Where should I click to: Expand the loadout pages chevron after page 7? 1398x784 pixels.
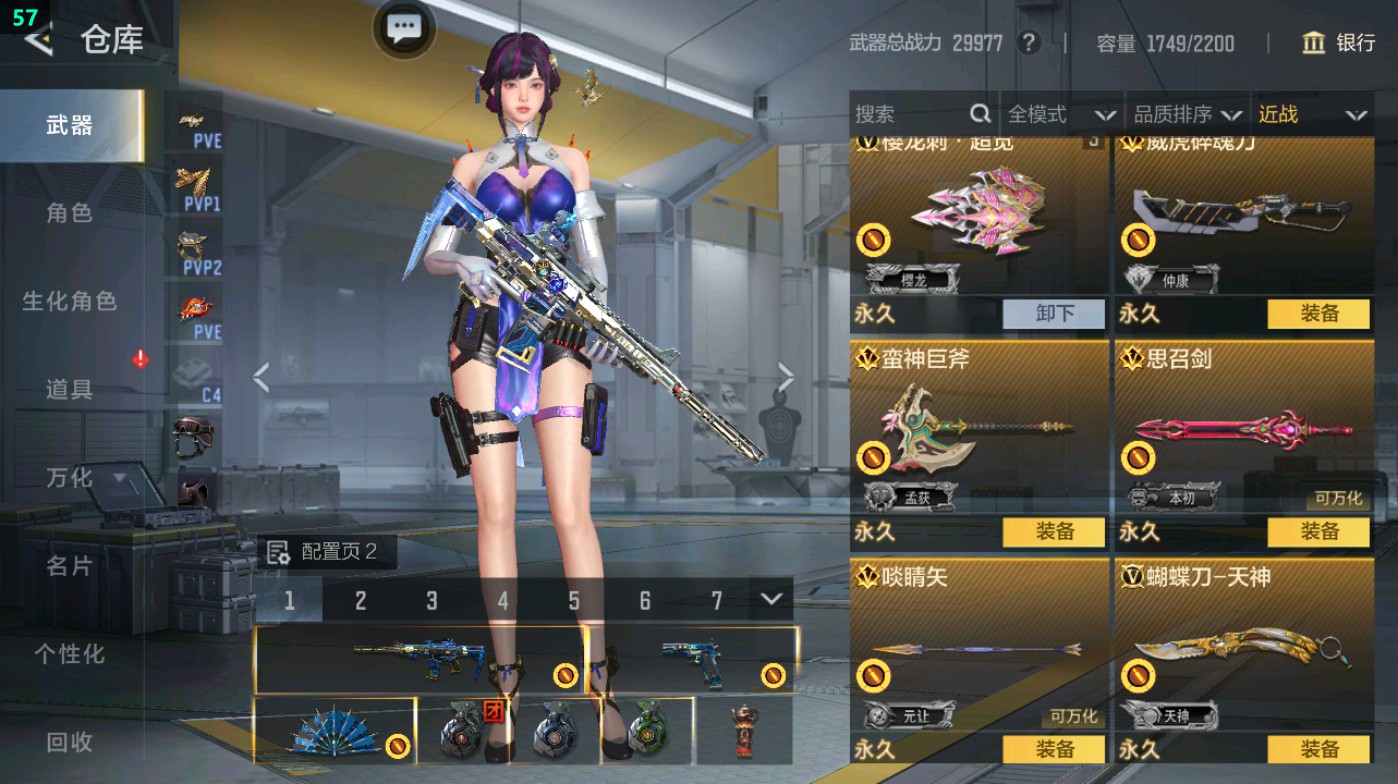point(768,601)
